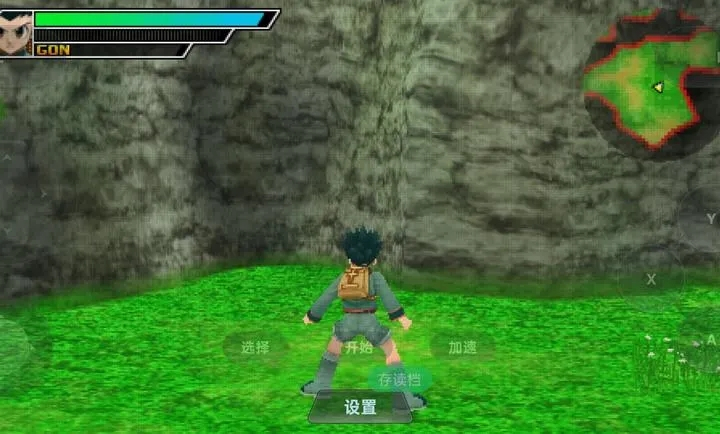This screenshot has height=434, width=720.
Task: Tap the 选择 select button
Action: [x=255, y=348]
